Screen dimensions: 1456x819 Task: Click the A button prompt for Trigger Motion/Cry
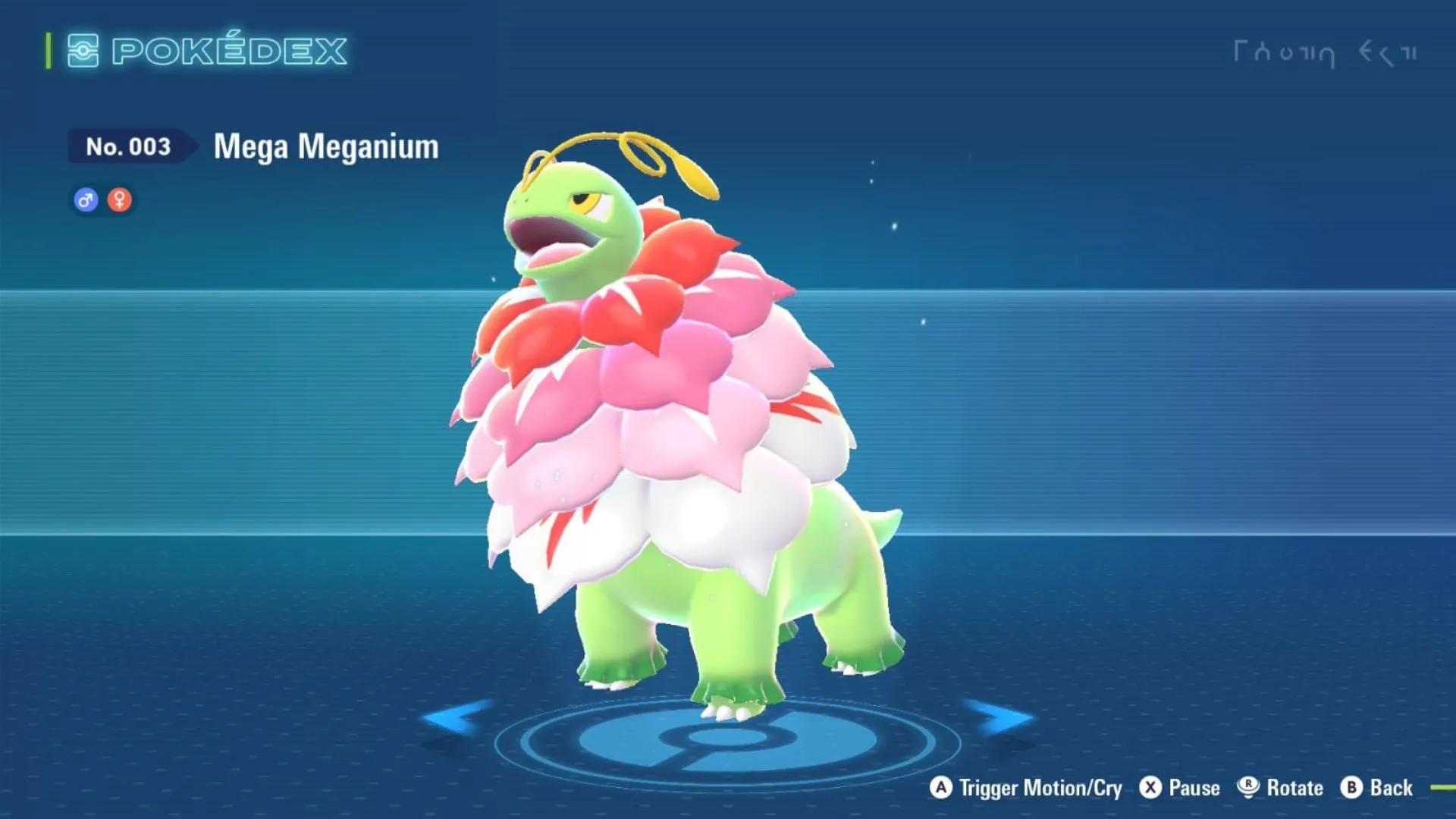942,788
